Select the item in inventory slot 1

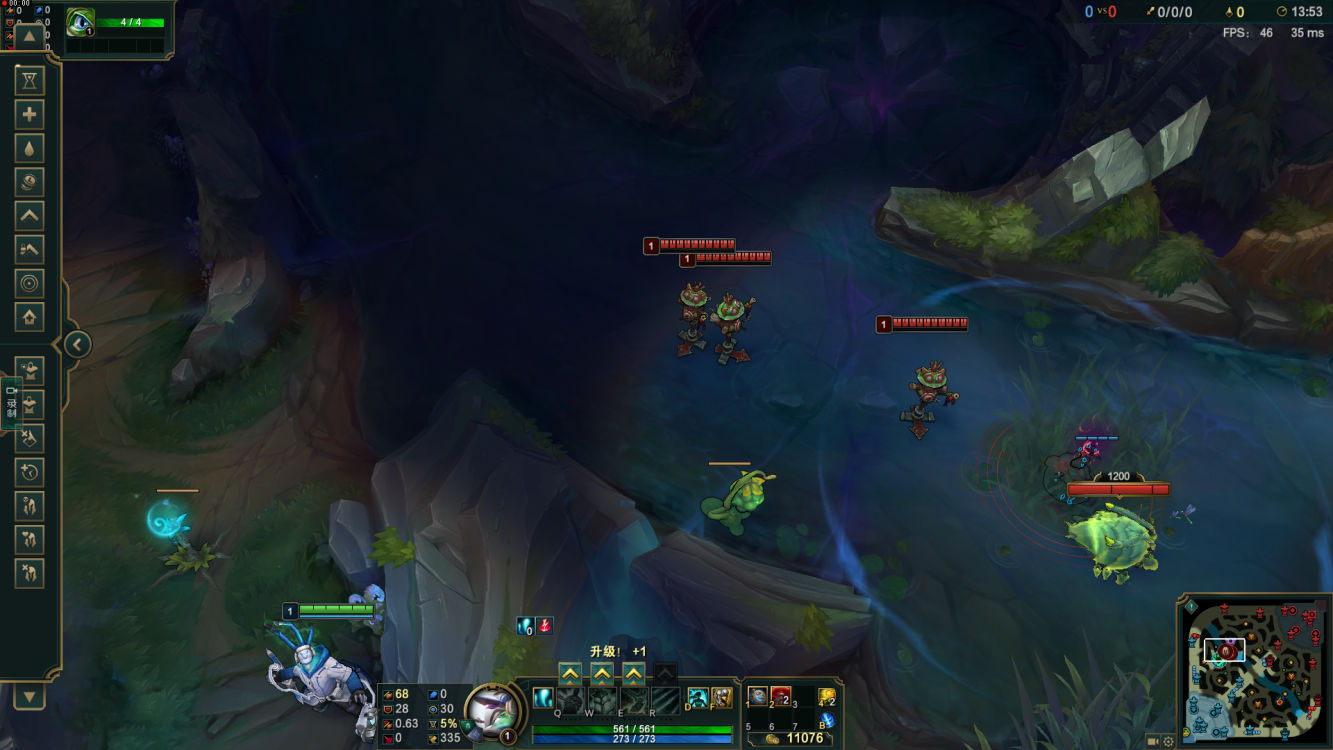click(758, 696)
